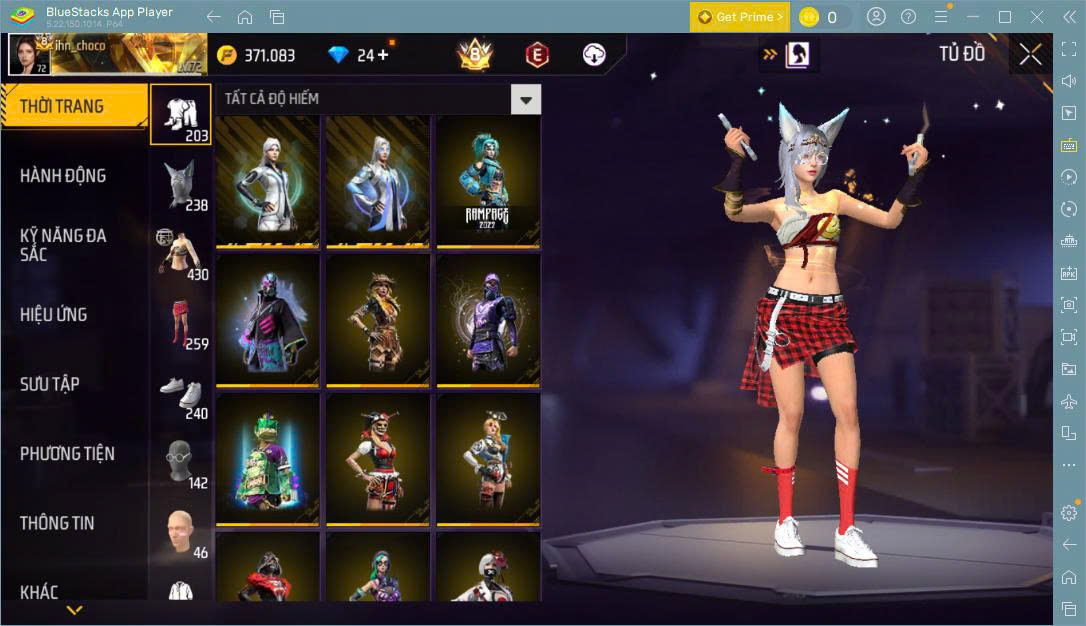Close the TỦ ĐỒ wardrobe screen
Viewport: 1086px width, 626px height.
pyautogui.click(x=1030, y=55)
